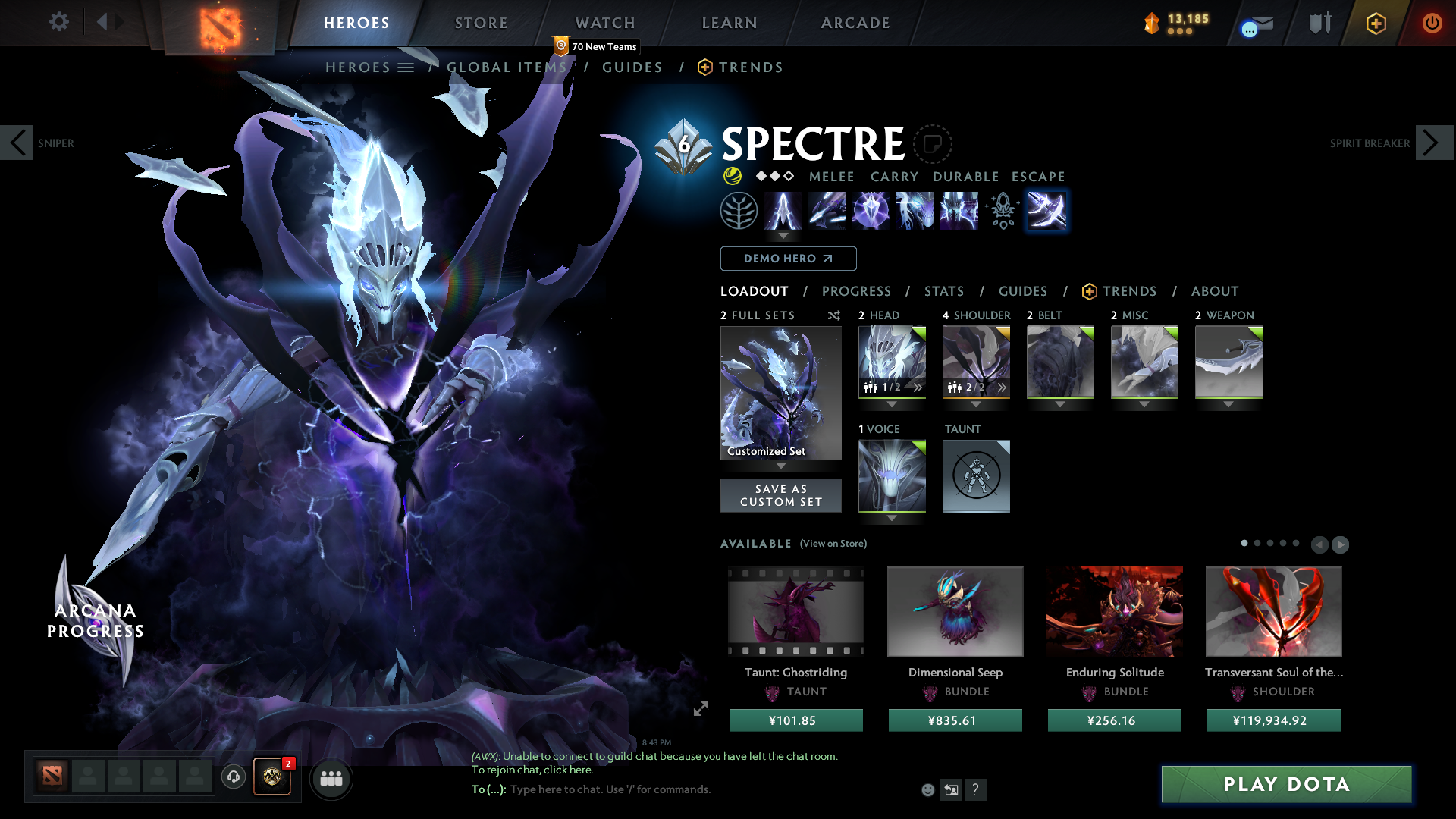This screenshot has height=819, width=1456.
Task: Select Spectre's talent tree icon
Action: click(740, 211)
